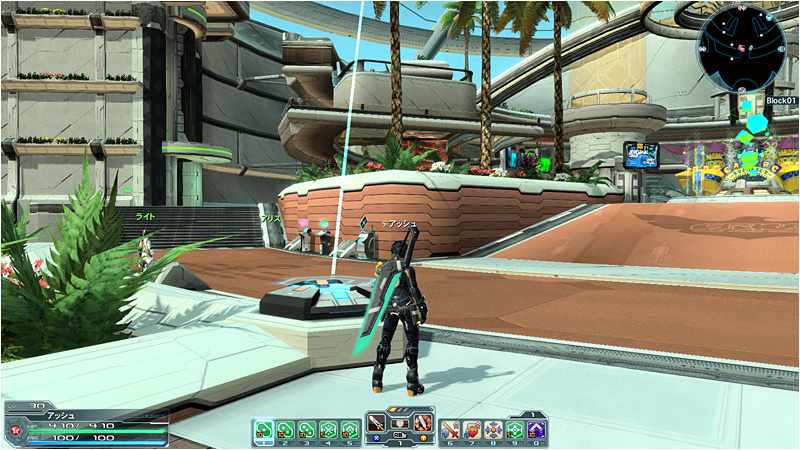
Task: Select hotbar slot 1 green skill
Action: coord(263,430)
